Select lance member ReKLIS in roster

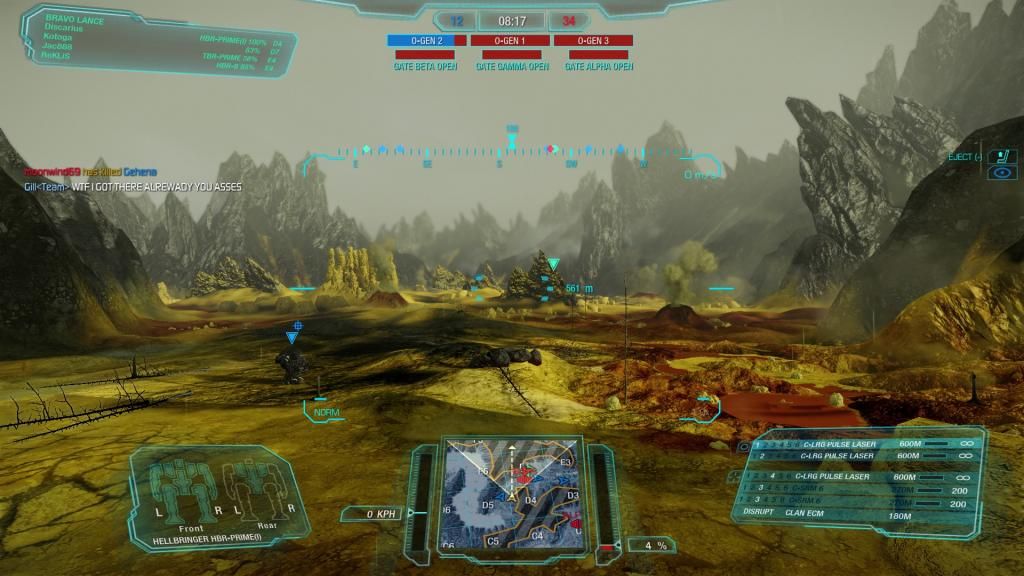tap(58, 55)
